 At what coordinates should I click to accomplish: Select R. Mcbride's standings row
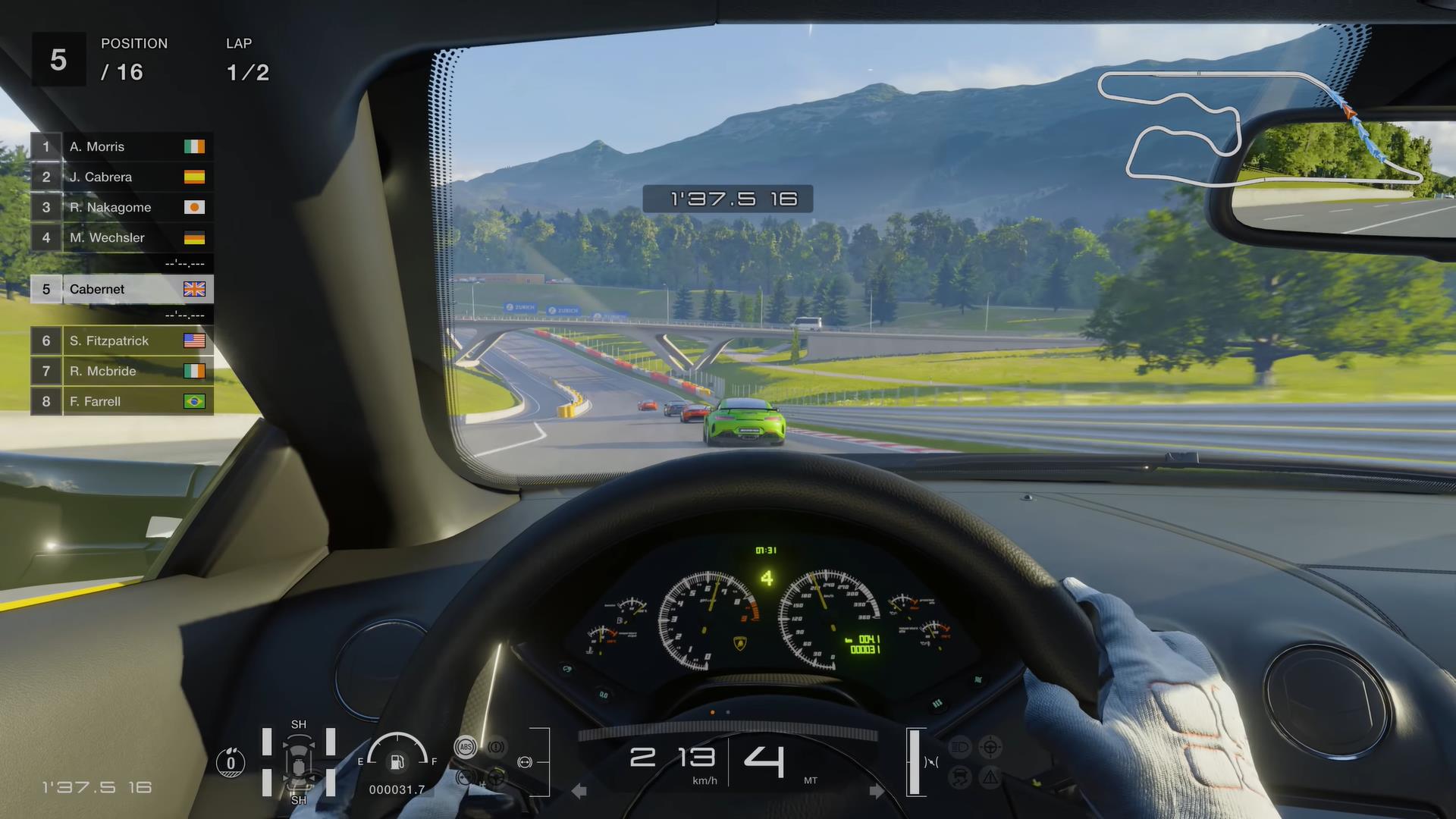[121, 372]
